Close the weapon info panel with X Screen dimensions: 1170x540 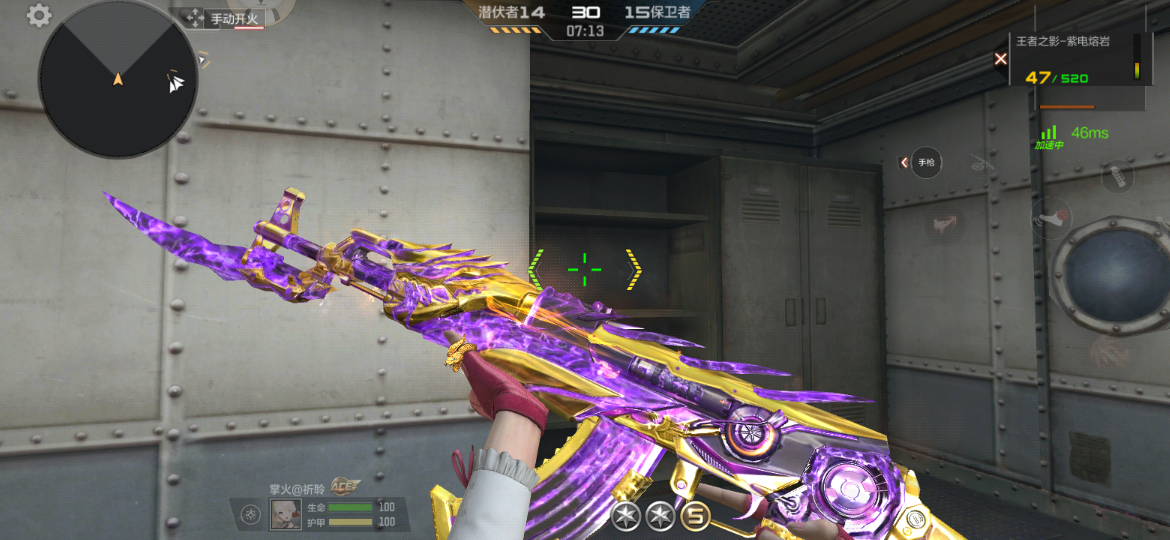(1000, 59)
